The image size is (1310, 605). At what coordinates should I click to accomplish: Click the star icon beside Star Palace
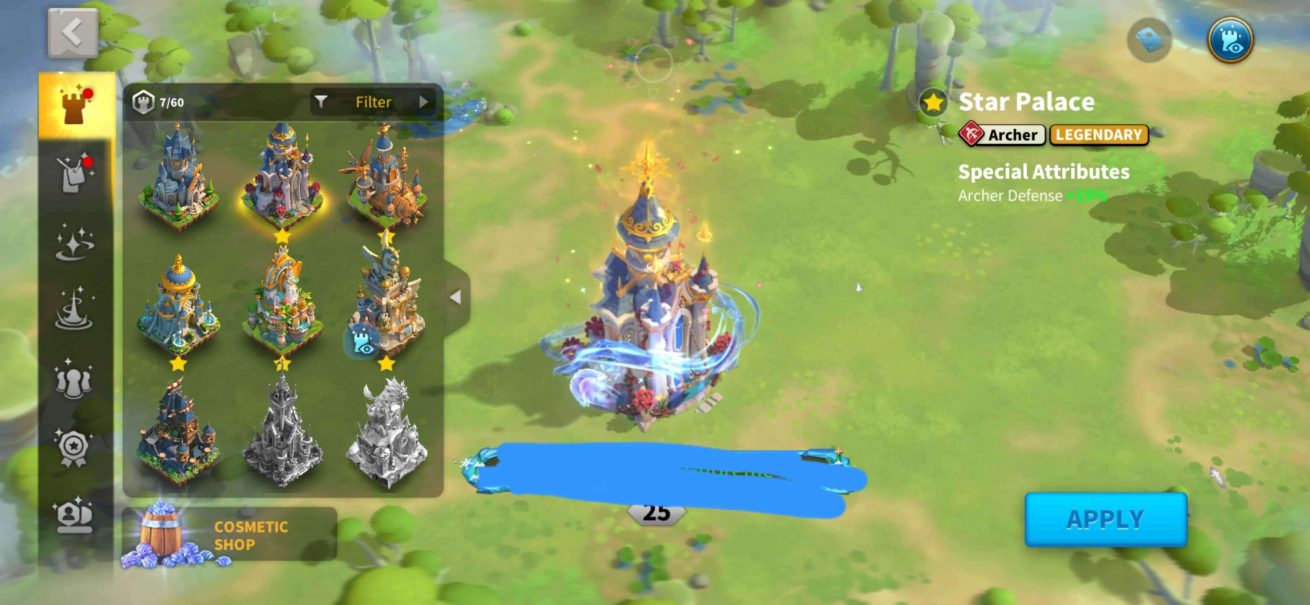point(934,102)
